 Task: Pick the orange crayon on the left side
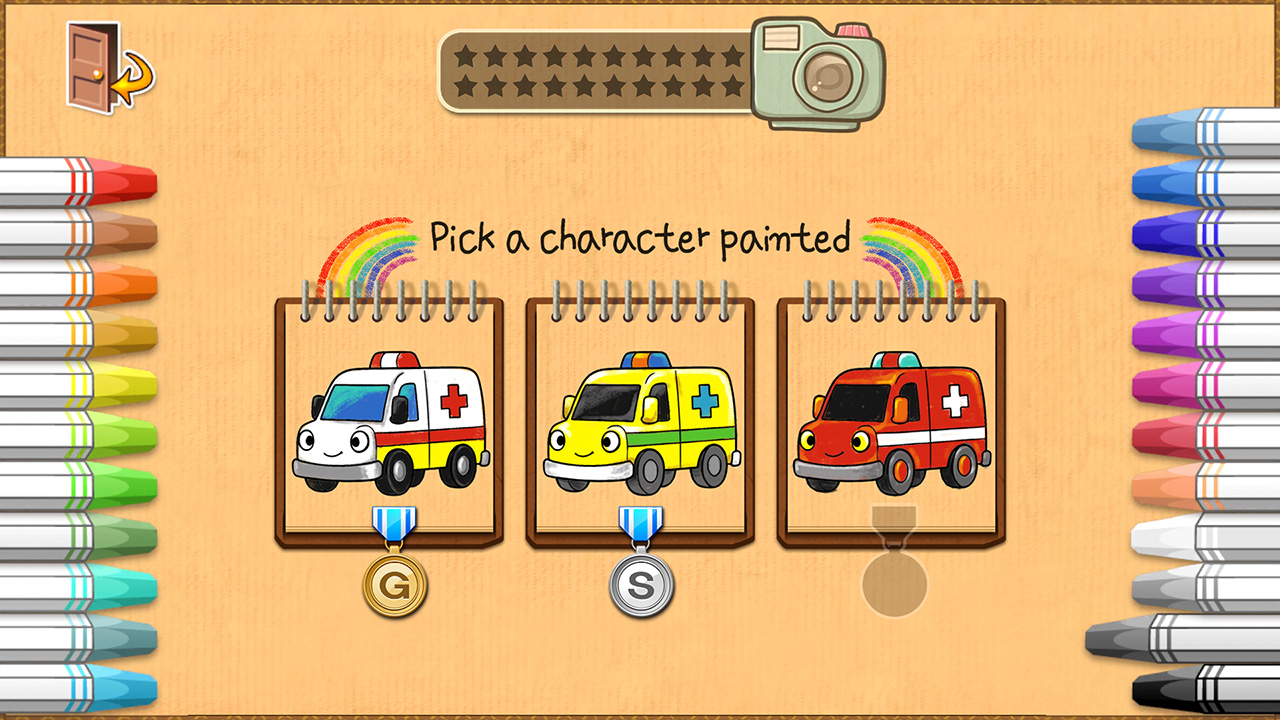pos(125,281)
